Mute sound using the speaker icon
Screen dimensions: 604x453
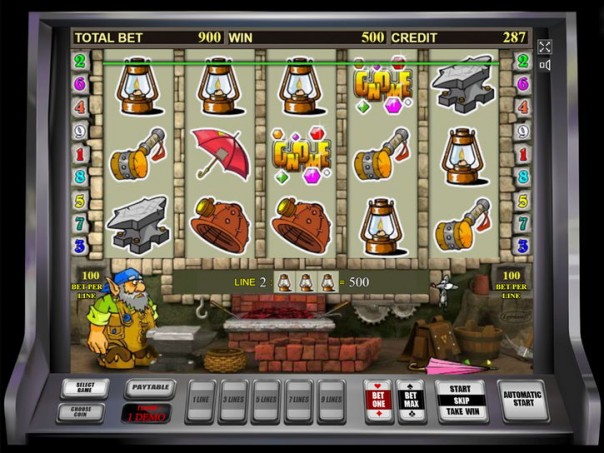[545, 65]
